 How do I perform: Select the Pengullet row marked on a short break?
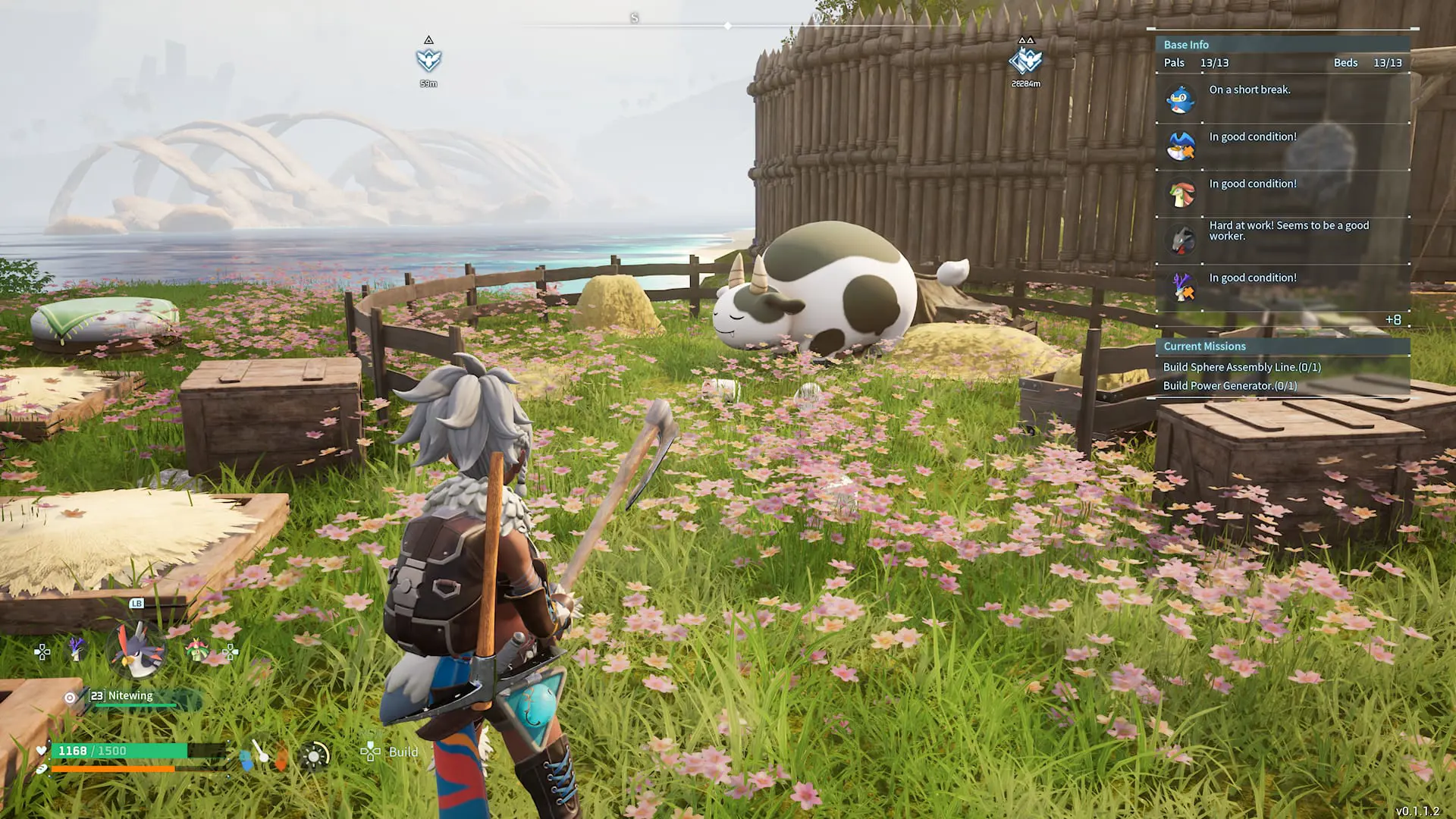[1282, 99]
